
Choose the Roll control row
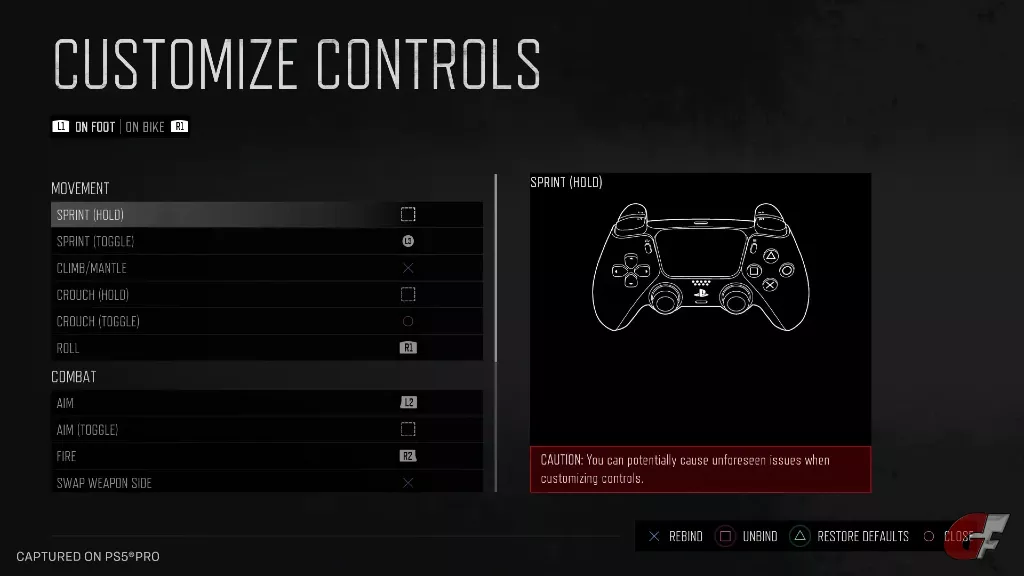coord(266,348)
